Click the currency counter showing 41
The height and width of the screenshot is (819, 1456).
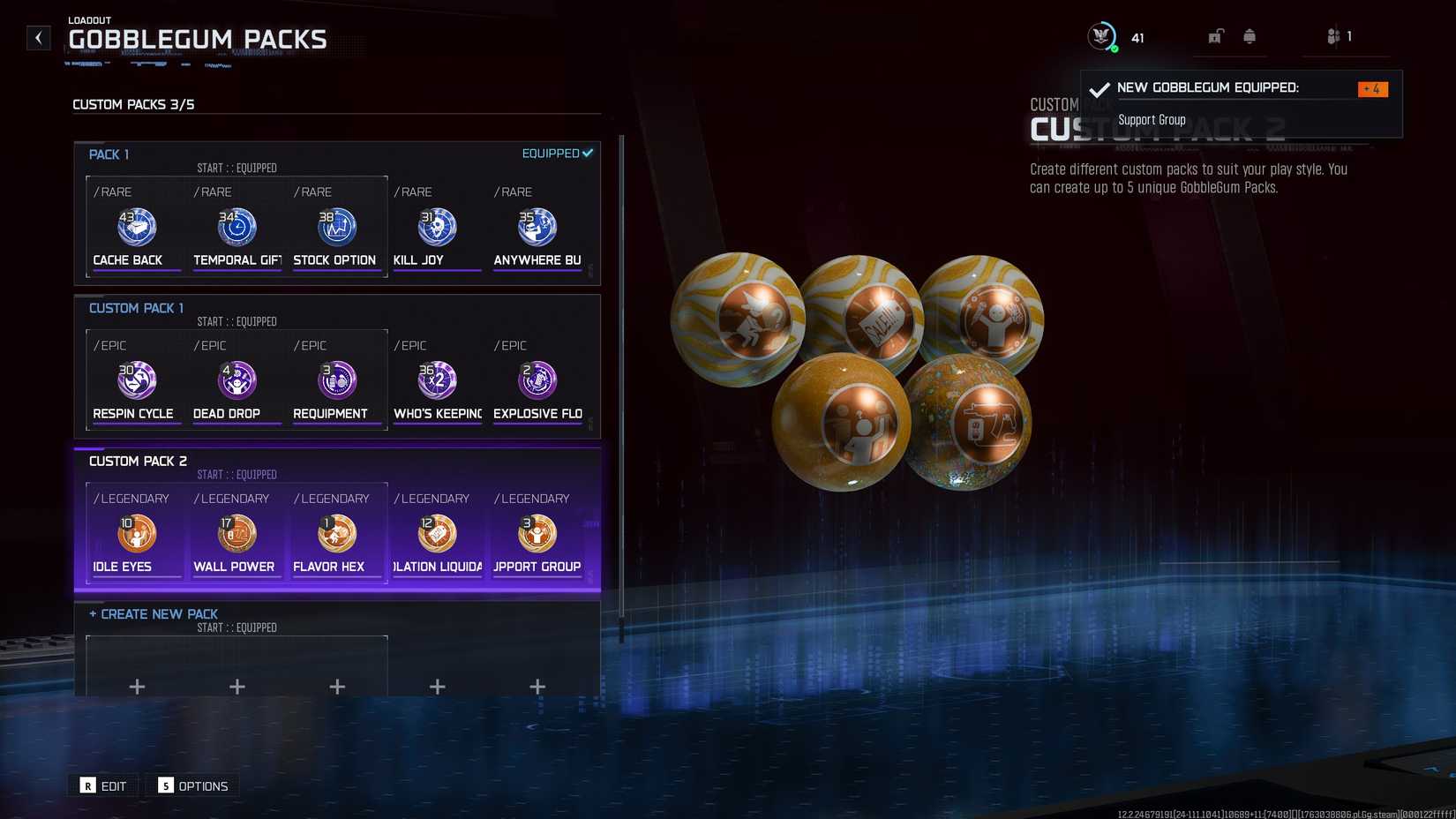tap(1117, 37)
